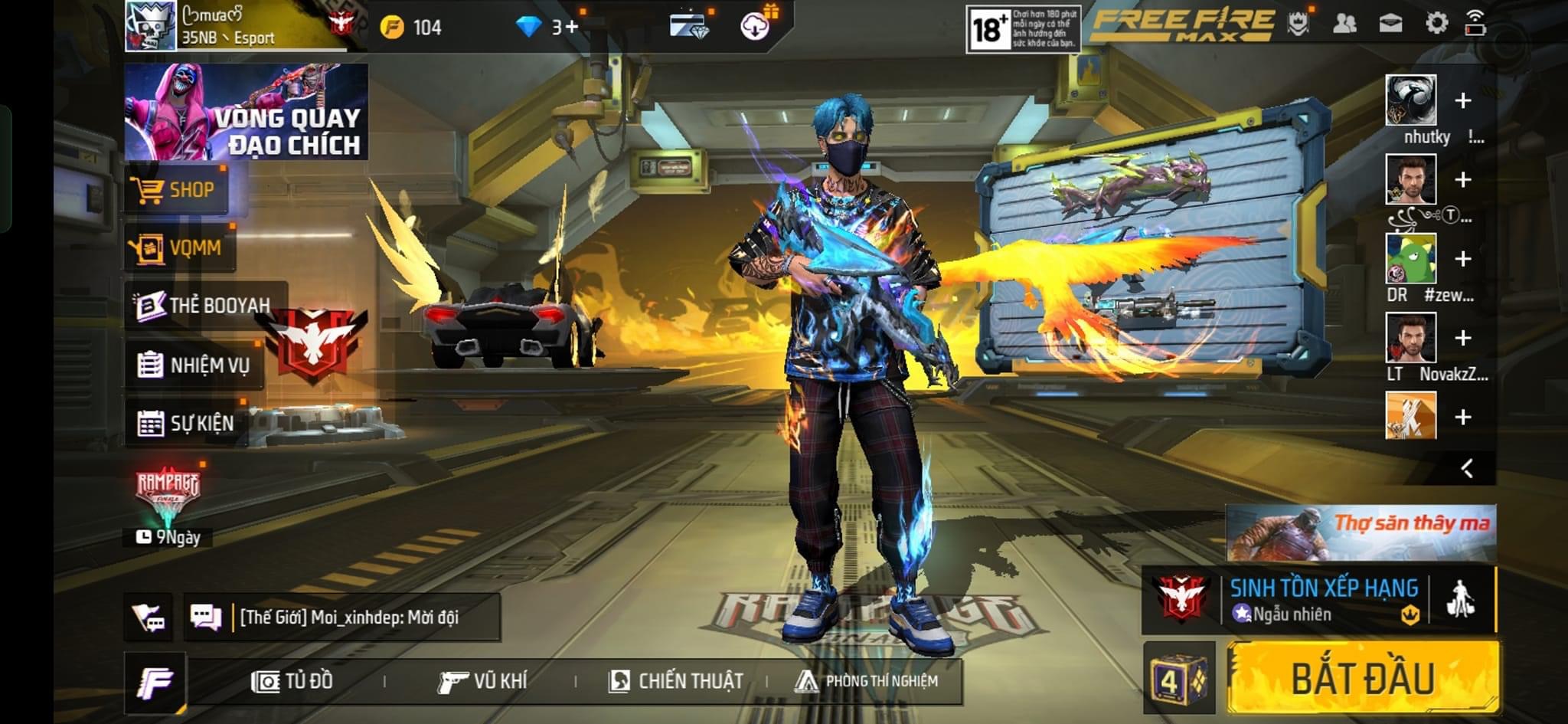The width and height of the screenshot is (1568, 724).
Task: Open PHÒNG THÍ NGHIỆM laboratory tab
Action: pyautogui.click(x=866, y=680)
